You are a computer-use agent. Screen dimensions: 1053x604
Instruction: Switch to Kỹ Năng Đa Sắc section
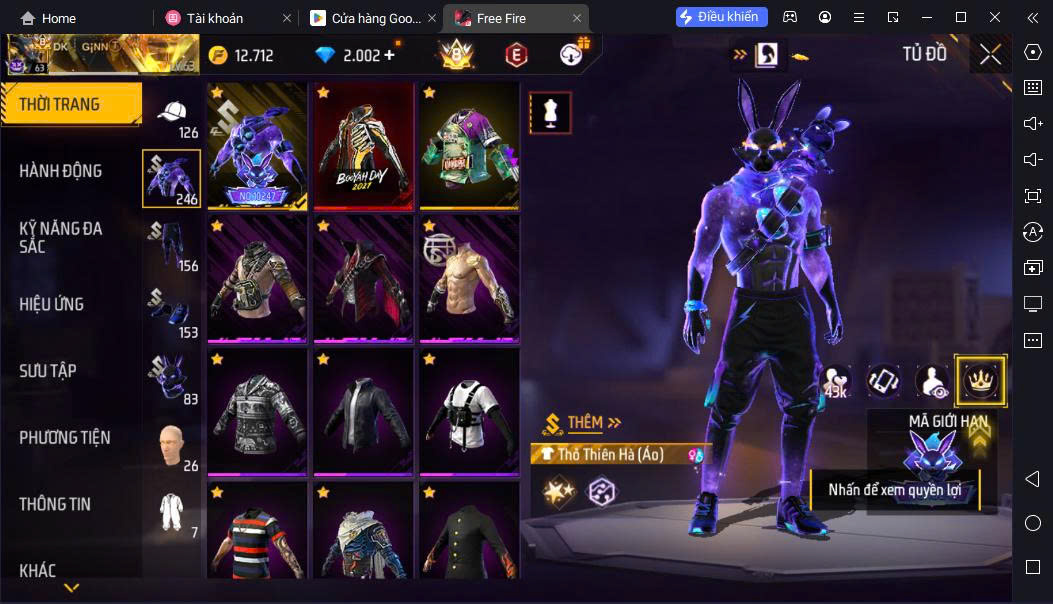coord(61,237)
